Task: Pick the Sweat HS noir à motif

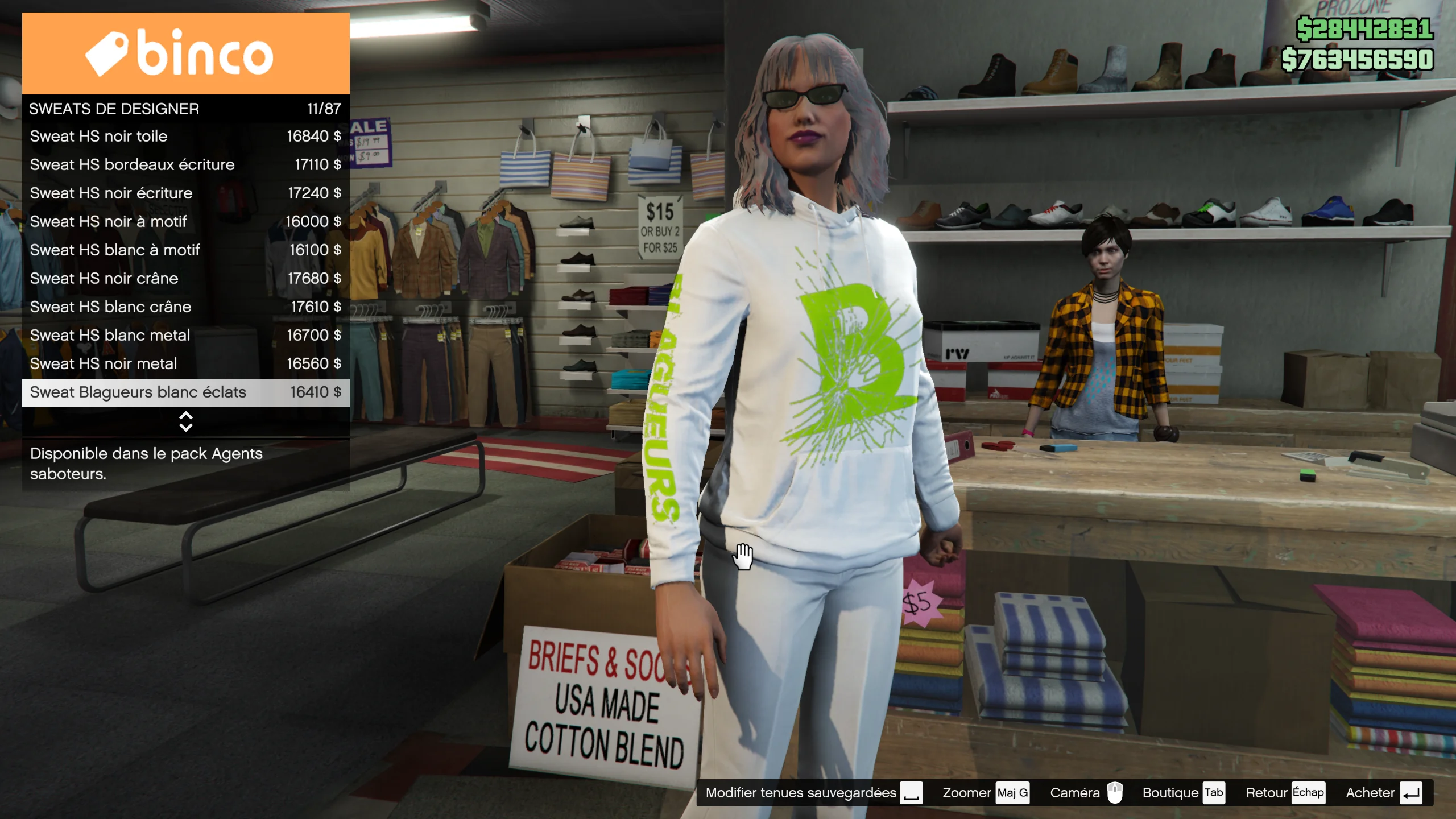Action: click(185, 222)
